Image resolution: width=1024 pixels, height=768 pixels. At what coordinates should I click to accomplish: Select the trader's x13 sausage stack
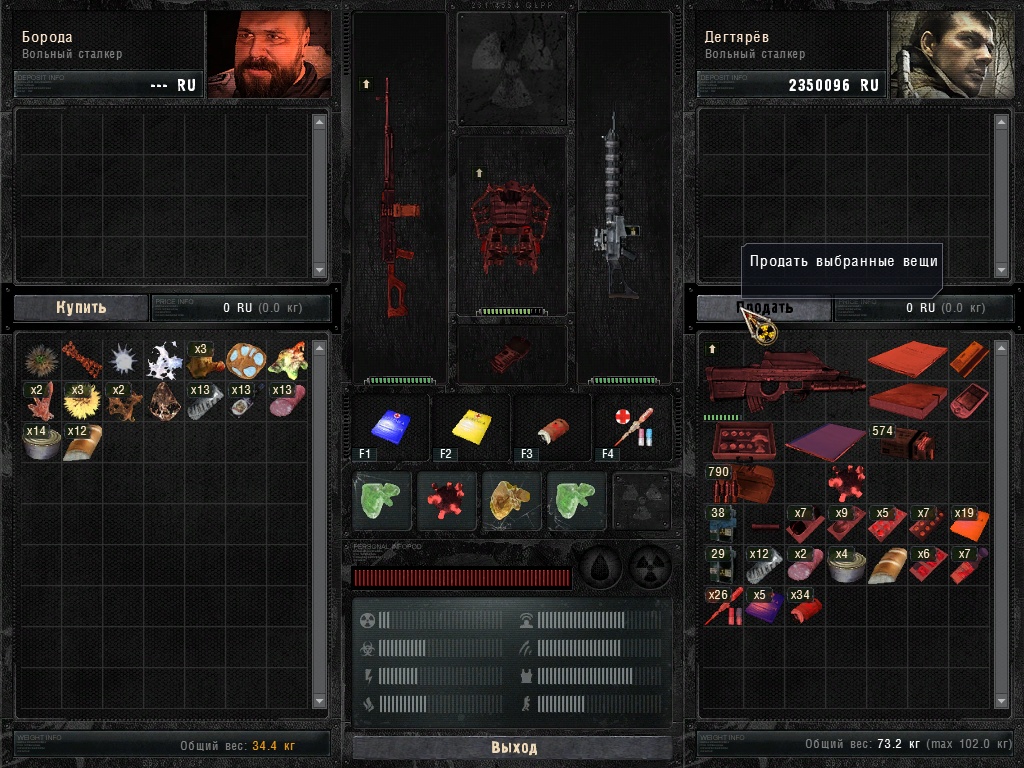[x=286, y=401]
